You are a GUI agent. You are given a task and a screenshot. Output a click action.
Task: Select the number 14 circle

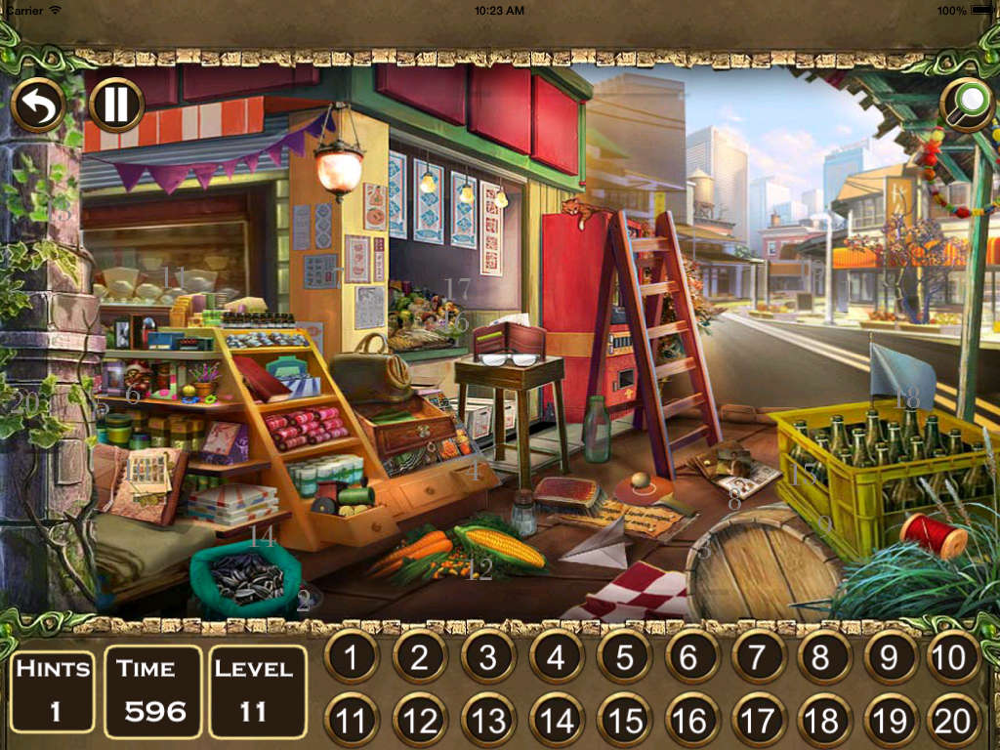coord(556,718)
